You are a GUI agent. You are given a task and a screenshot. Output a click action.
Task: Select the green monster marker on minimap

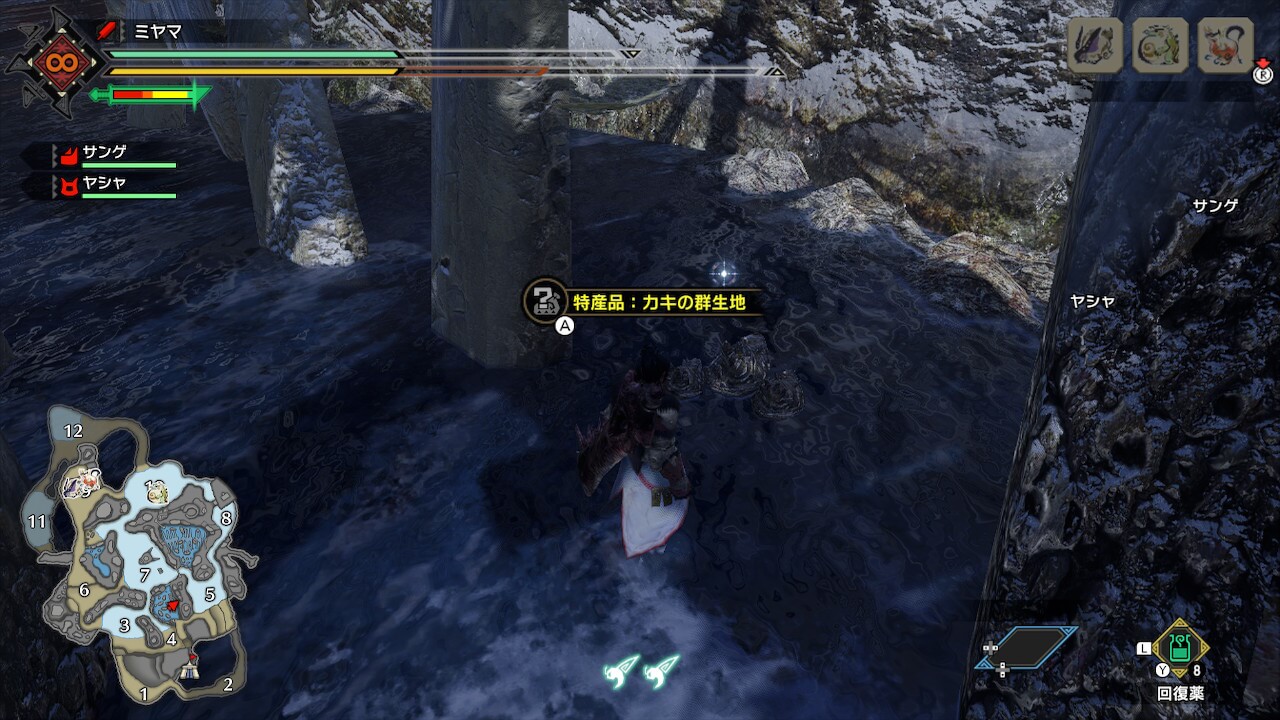click(155, 490)
